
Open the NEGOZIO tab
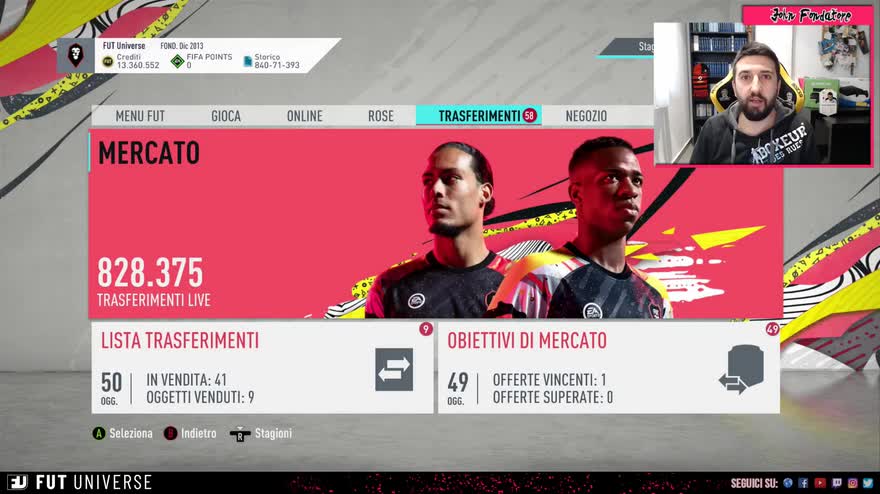coord(586,116)
